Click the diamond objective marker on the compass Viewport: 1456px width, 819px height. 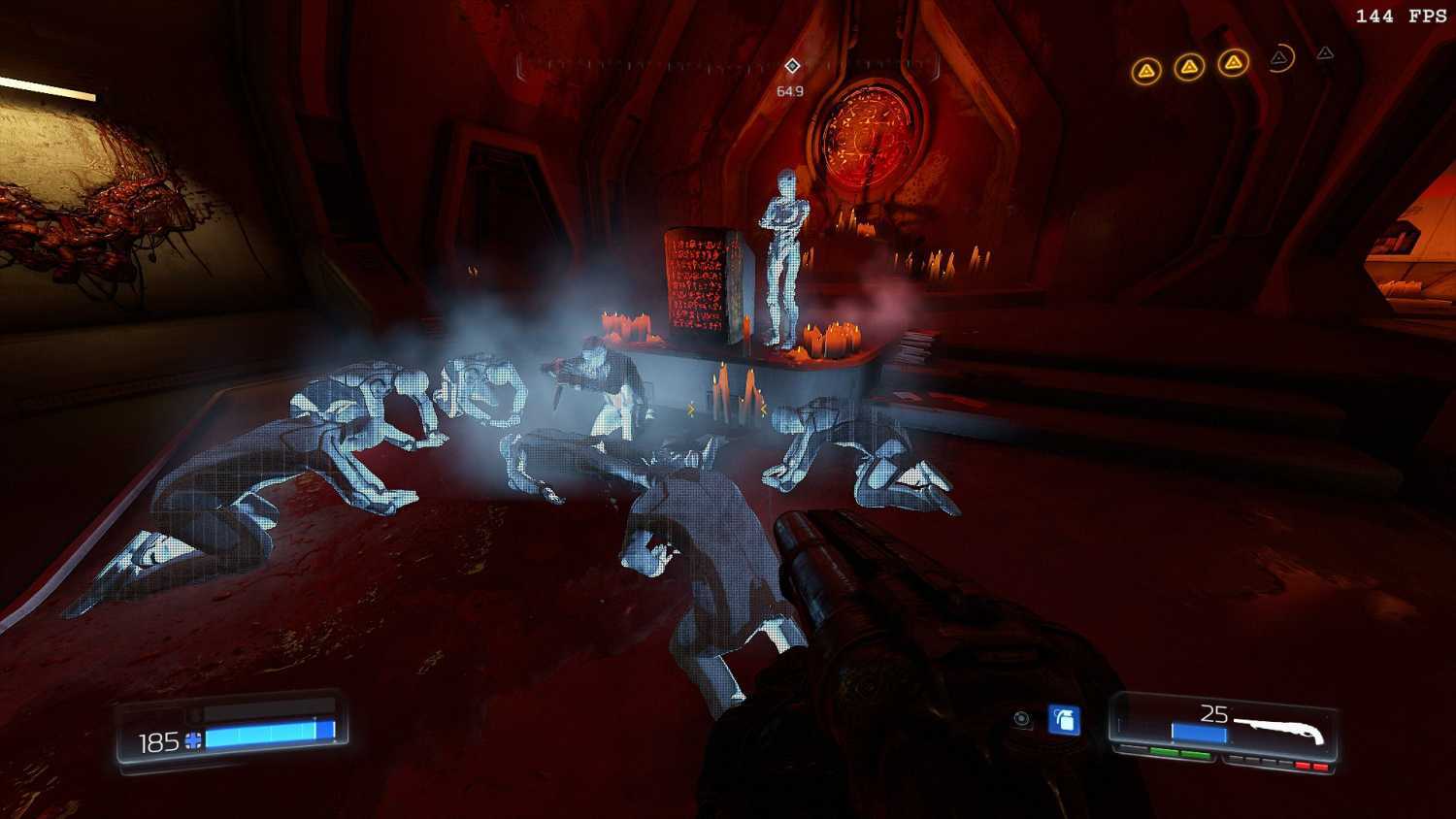(792, 66)
